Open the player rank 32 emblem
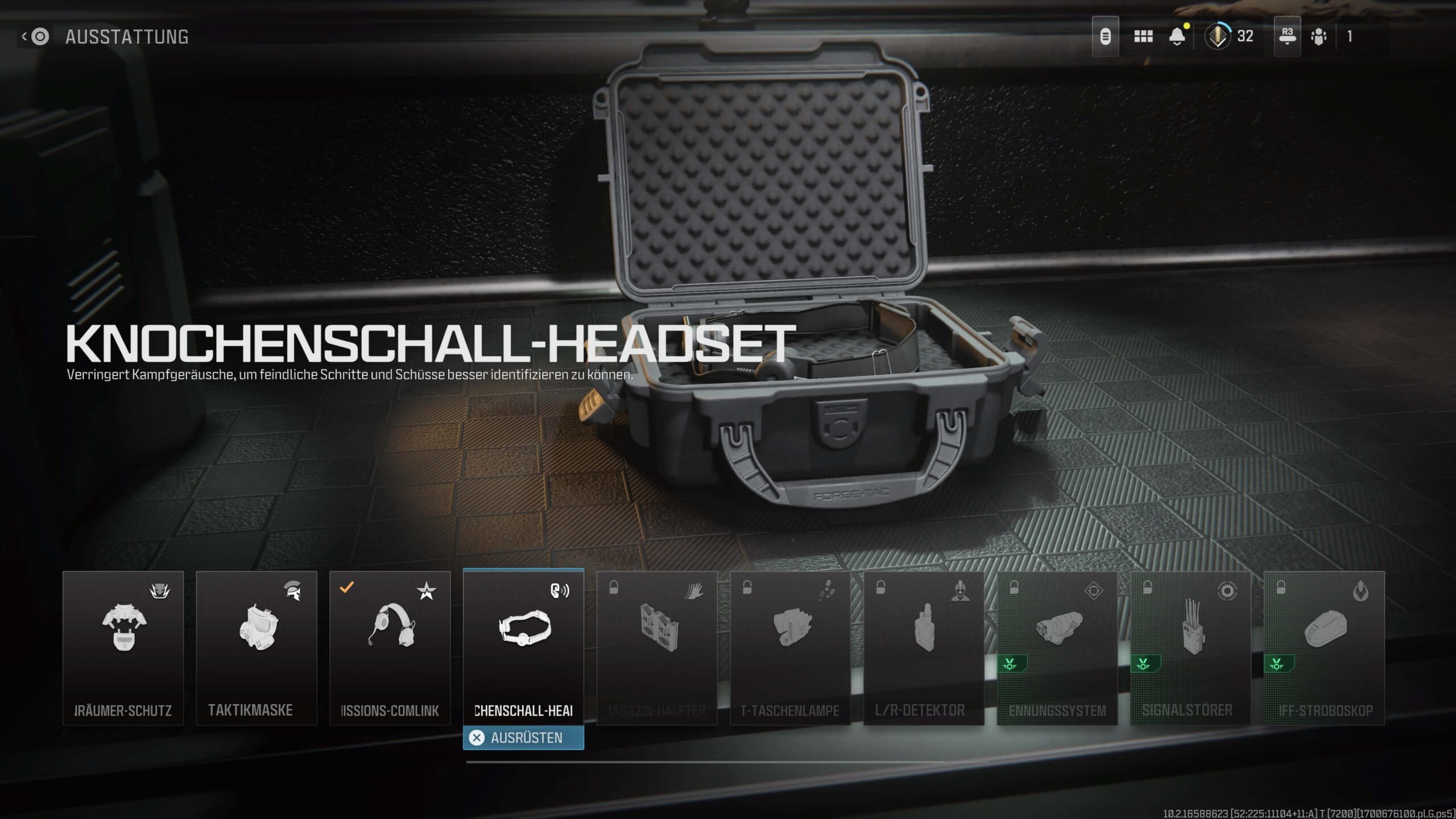Viewport: 1456px width, 819px height. [x=1218, y=36]
